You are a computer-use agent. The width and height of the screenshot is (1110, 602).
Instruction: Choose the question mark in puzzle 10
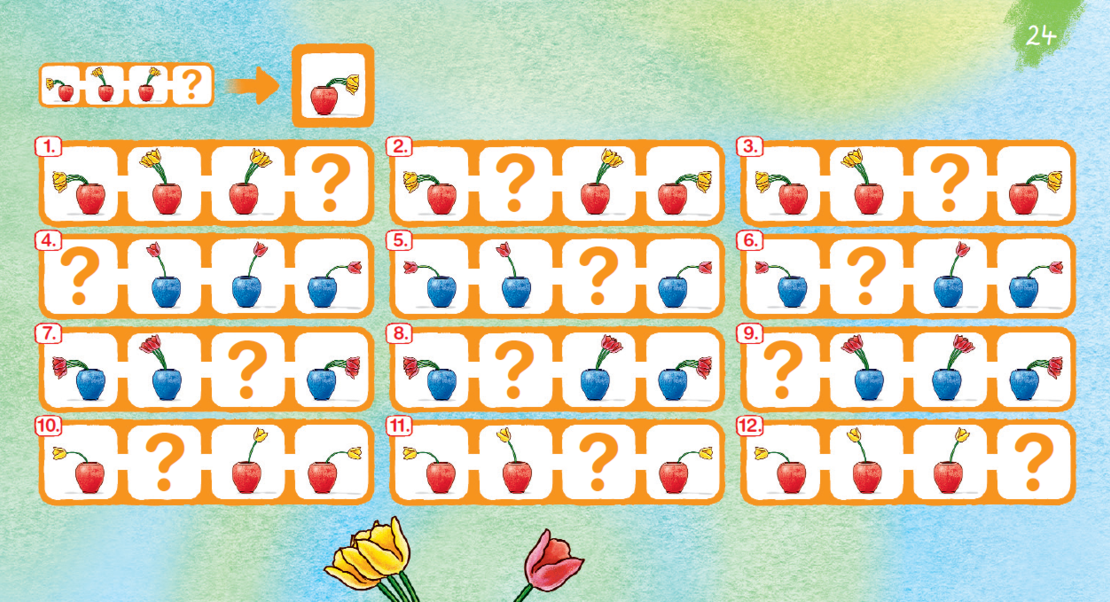164,461
